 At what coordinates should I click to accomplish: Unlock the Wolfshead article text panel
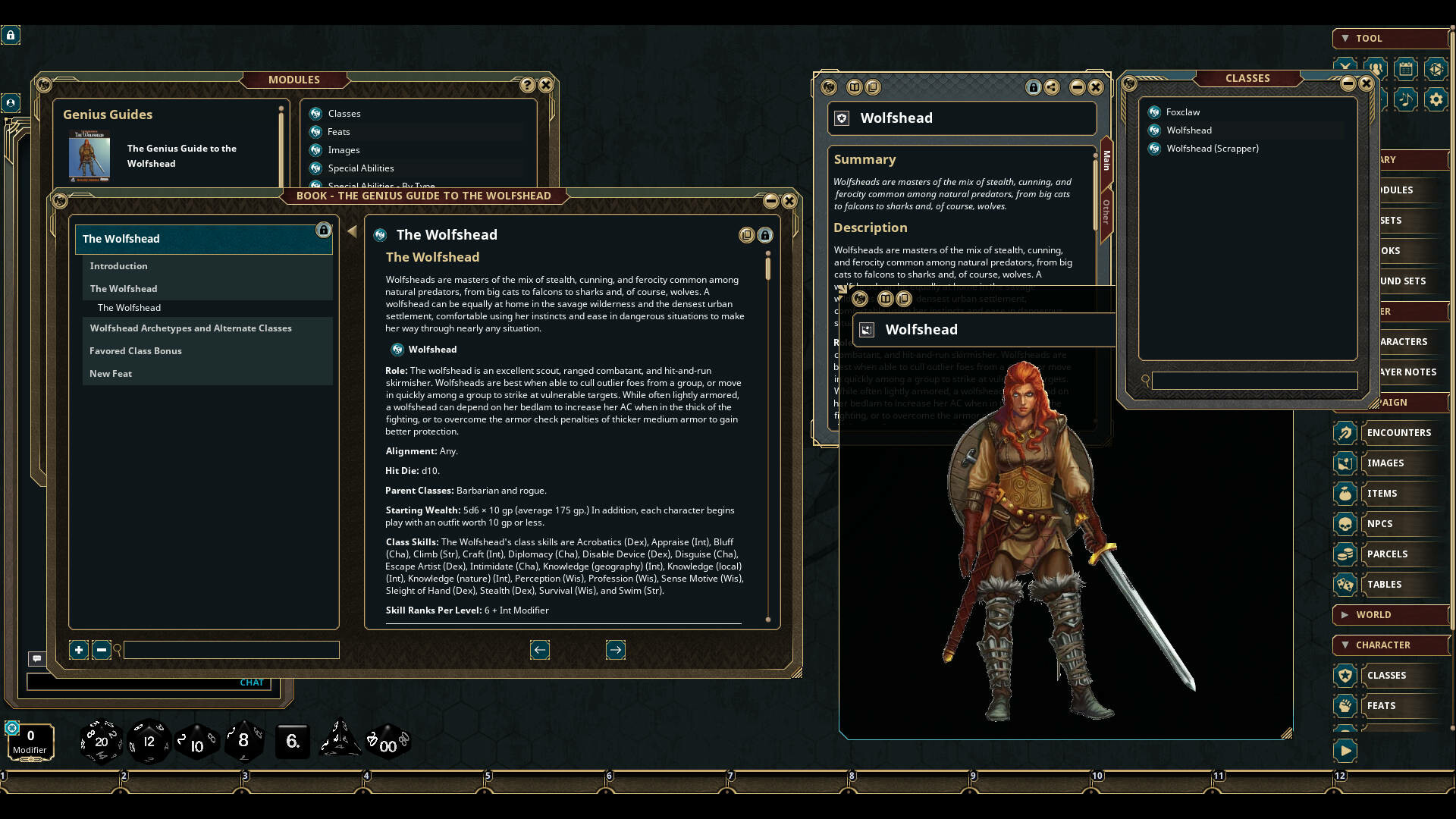pyautogui.click(x=766, y=235)
